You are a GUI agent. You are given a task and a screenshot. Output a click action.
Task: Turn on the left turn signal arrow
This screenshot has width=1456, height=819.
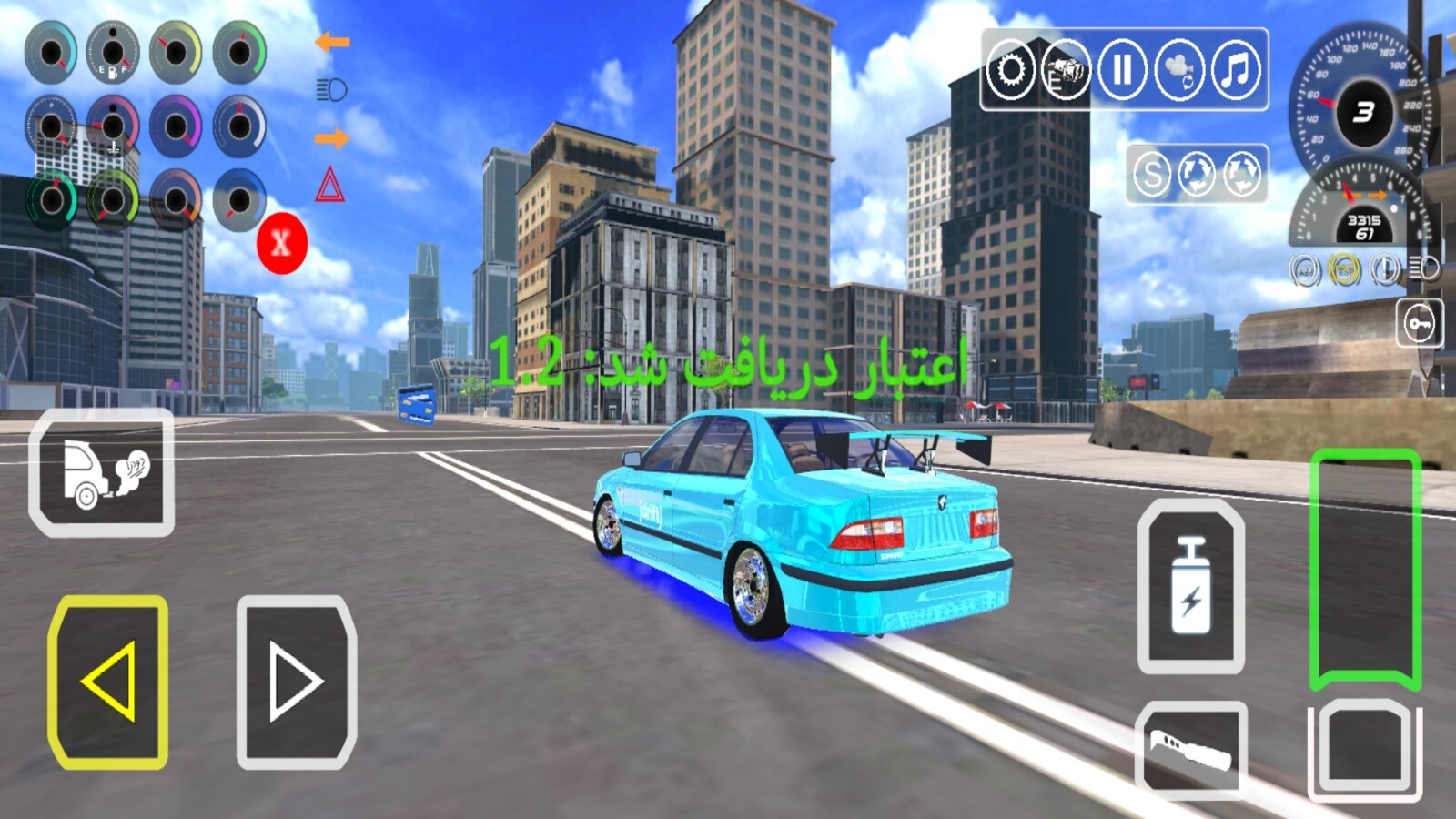[332, 42]
